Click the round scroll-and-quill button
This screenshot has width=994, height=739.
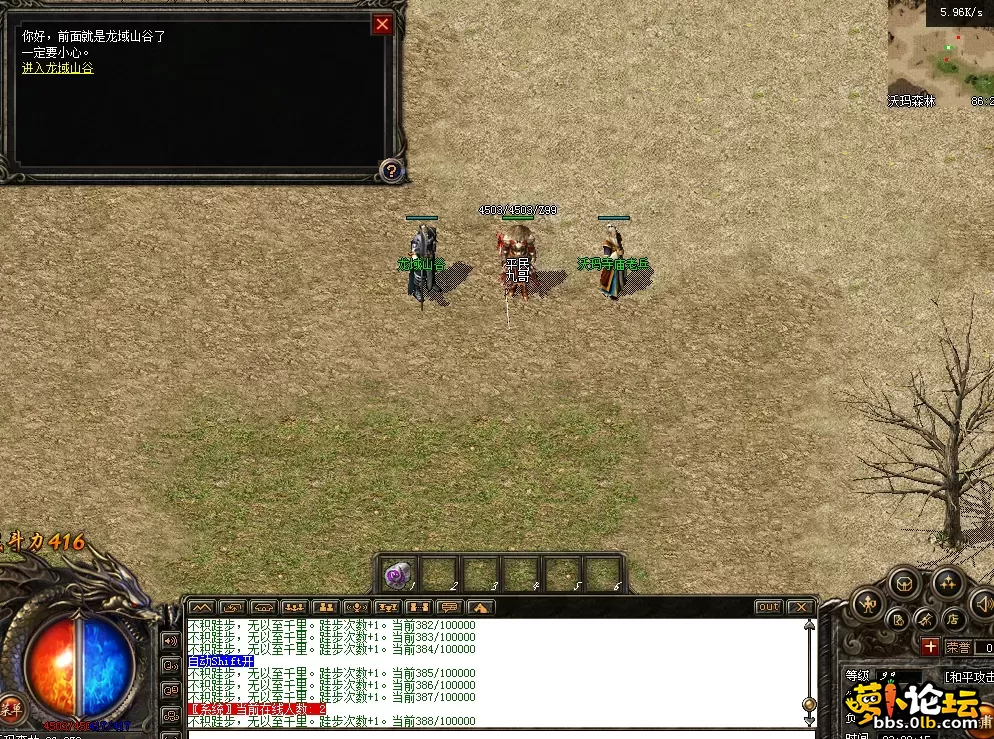tap(898, 620)
